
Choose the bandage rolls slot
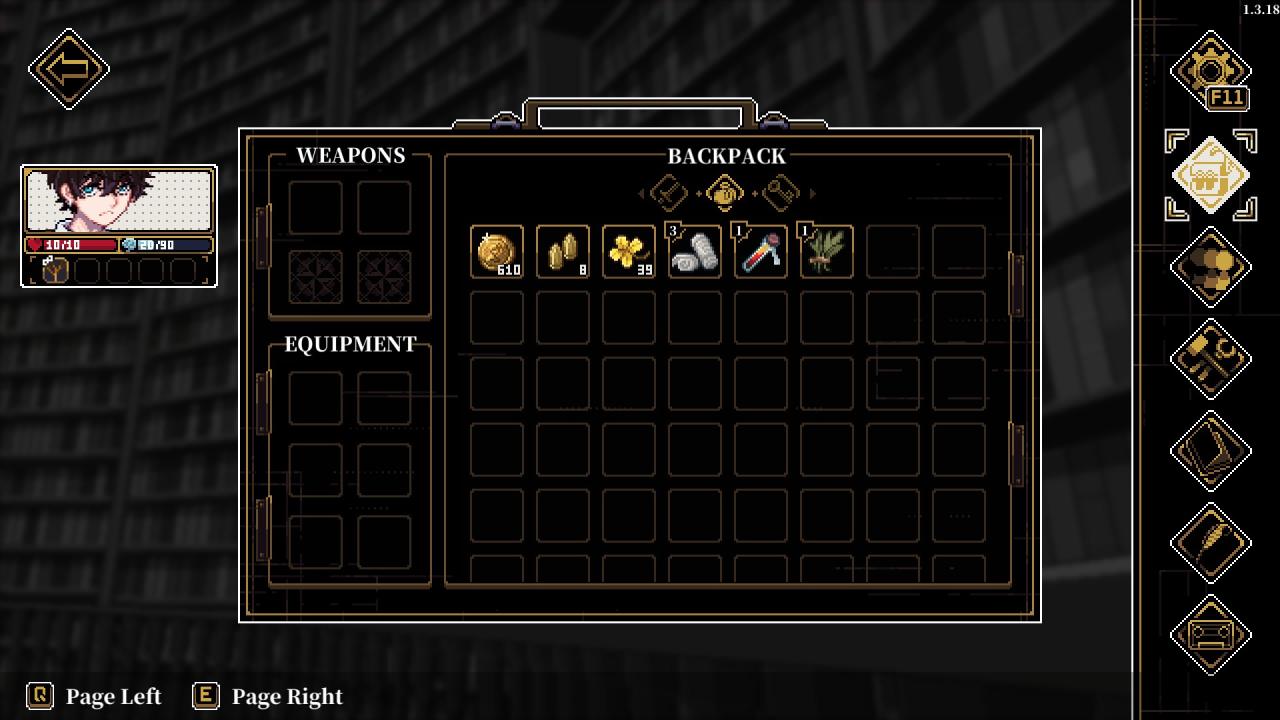(695, 251)
